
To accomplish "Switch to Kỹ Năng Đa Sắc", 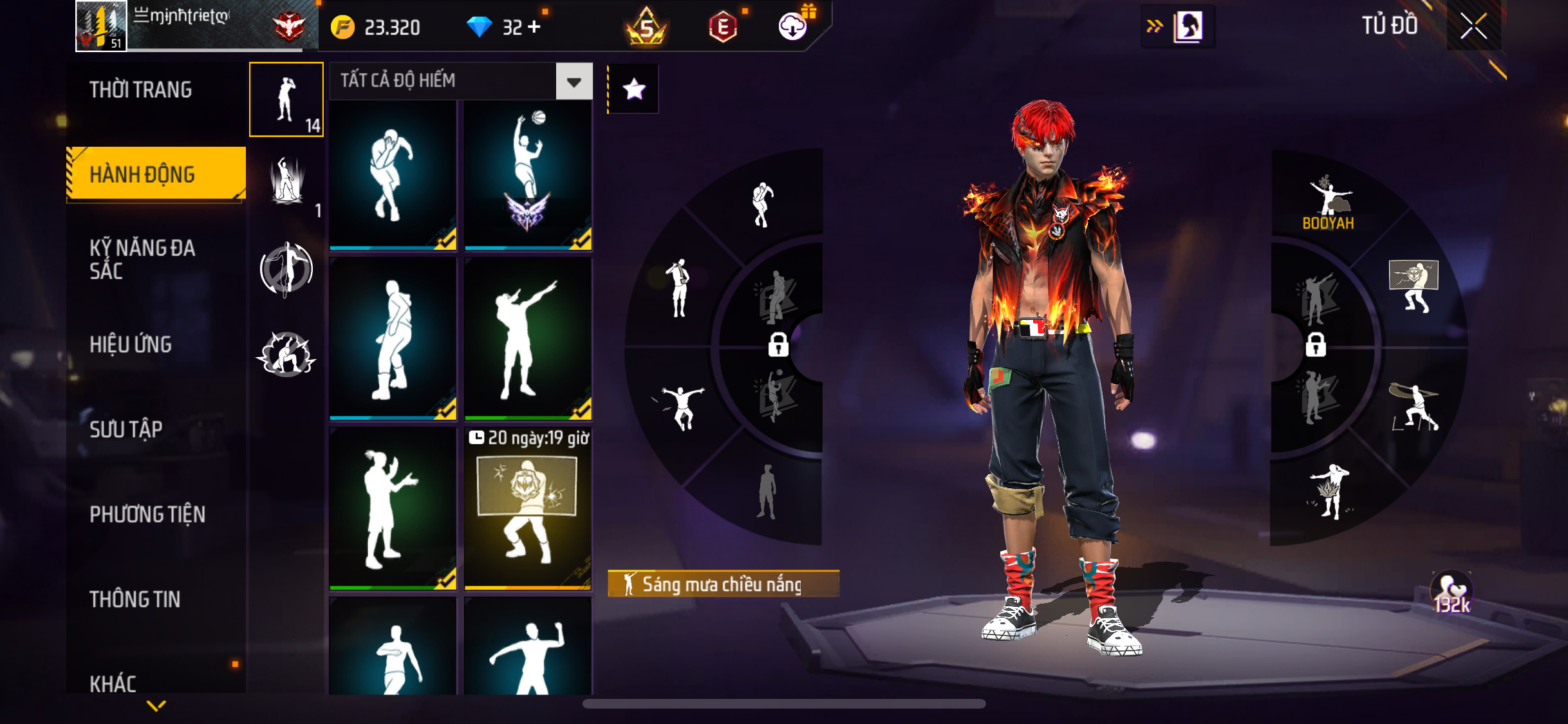I will 142,259.
